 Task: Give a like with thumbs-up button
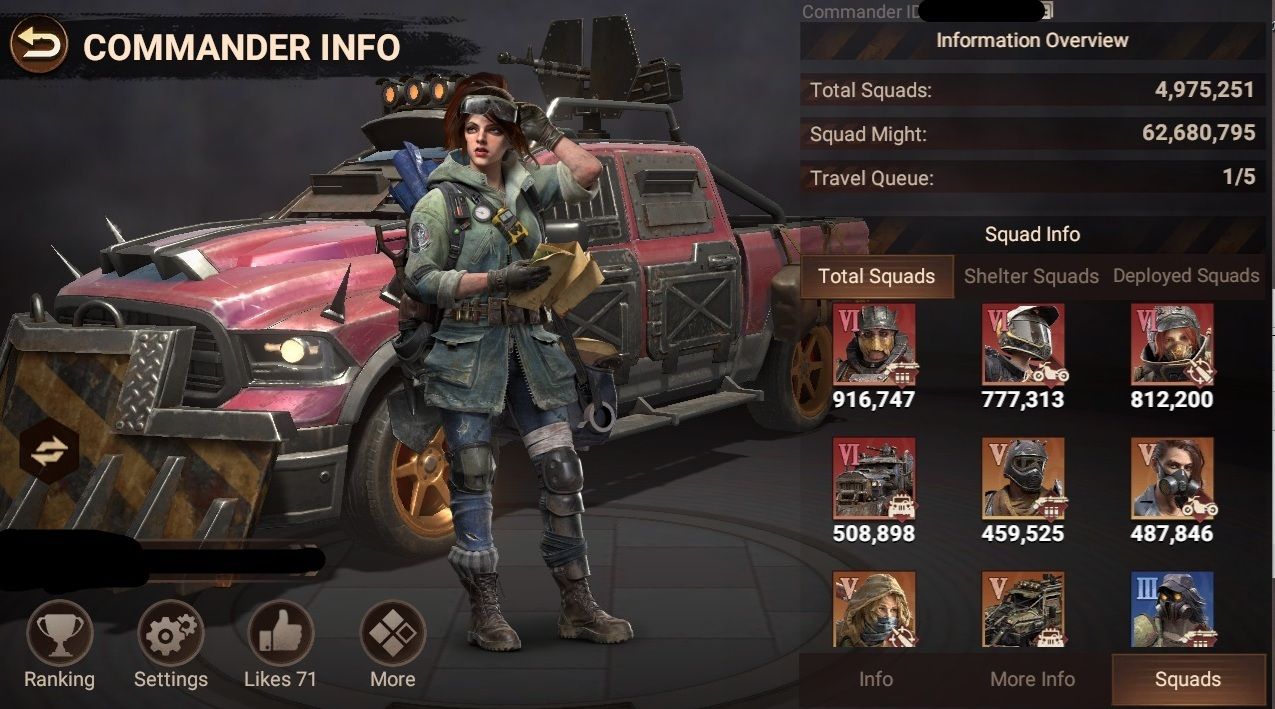point(281,633)
